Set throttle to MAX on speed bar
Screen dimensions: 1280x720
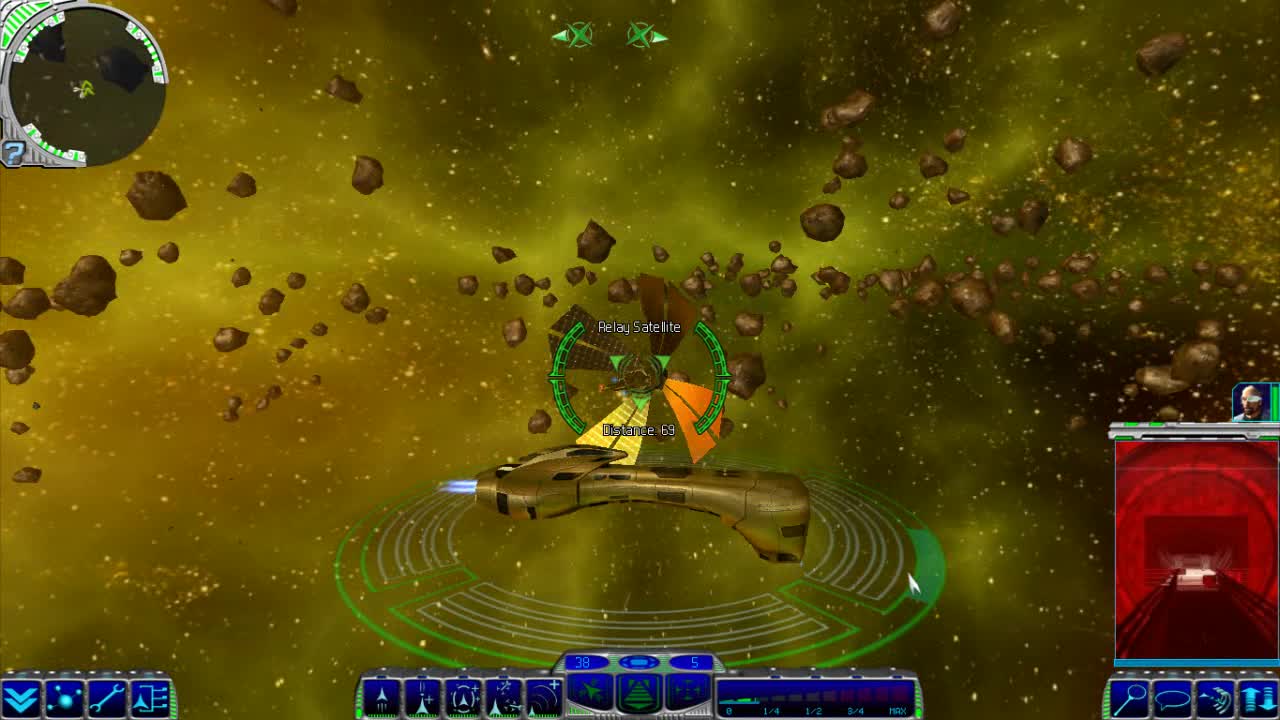(x=895, y=702)
